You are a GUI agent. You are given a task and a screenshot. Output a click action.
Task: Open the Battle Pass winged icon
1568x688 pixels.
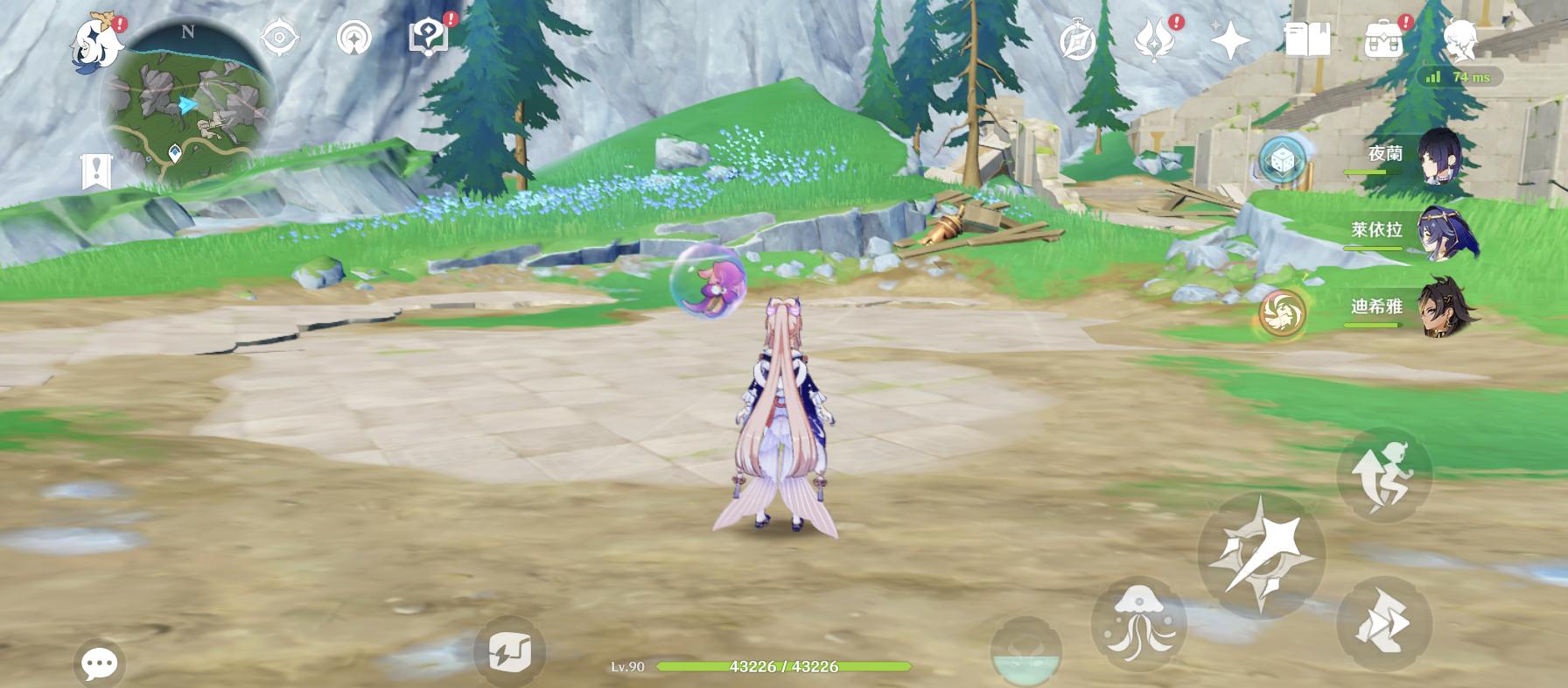[1154, 39]
